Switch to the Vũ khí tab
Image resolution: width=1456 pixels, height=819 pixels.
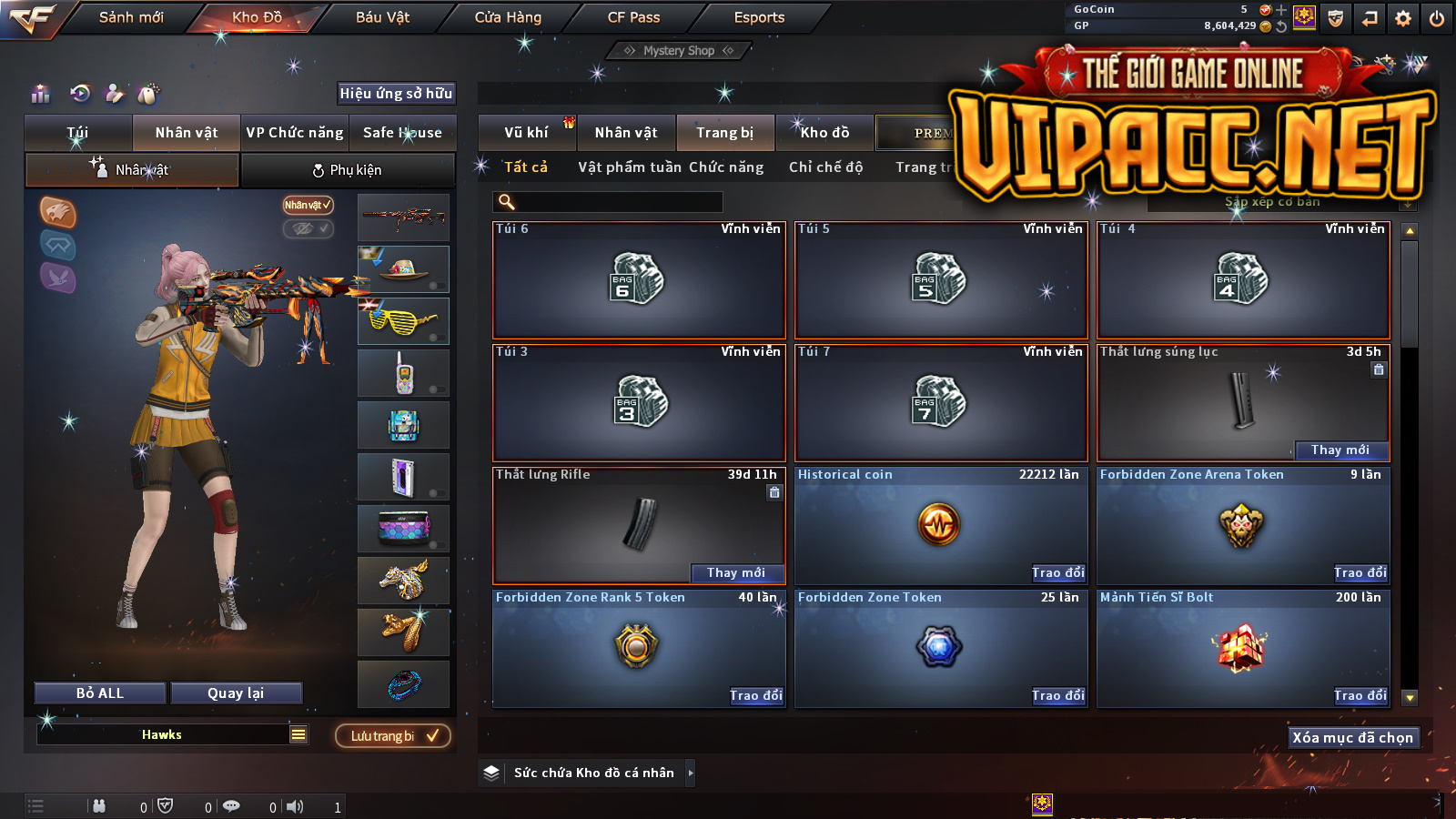[526, 133]
